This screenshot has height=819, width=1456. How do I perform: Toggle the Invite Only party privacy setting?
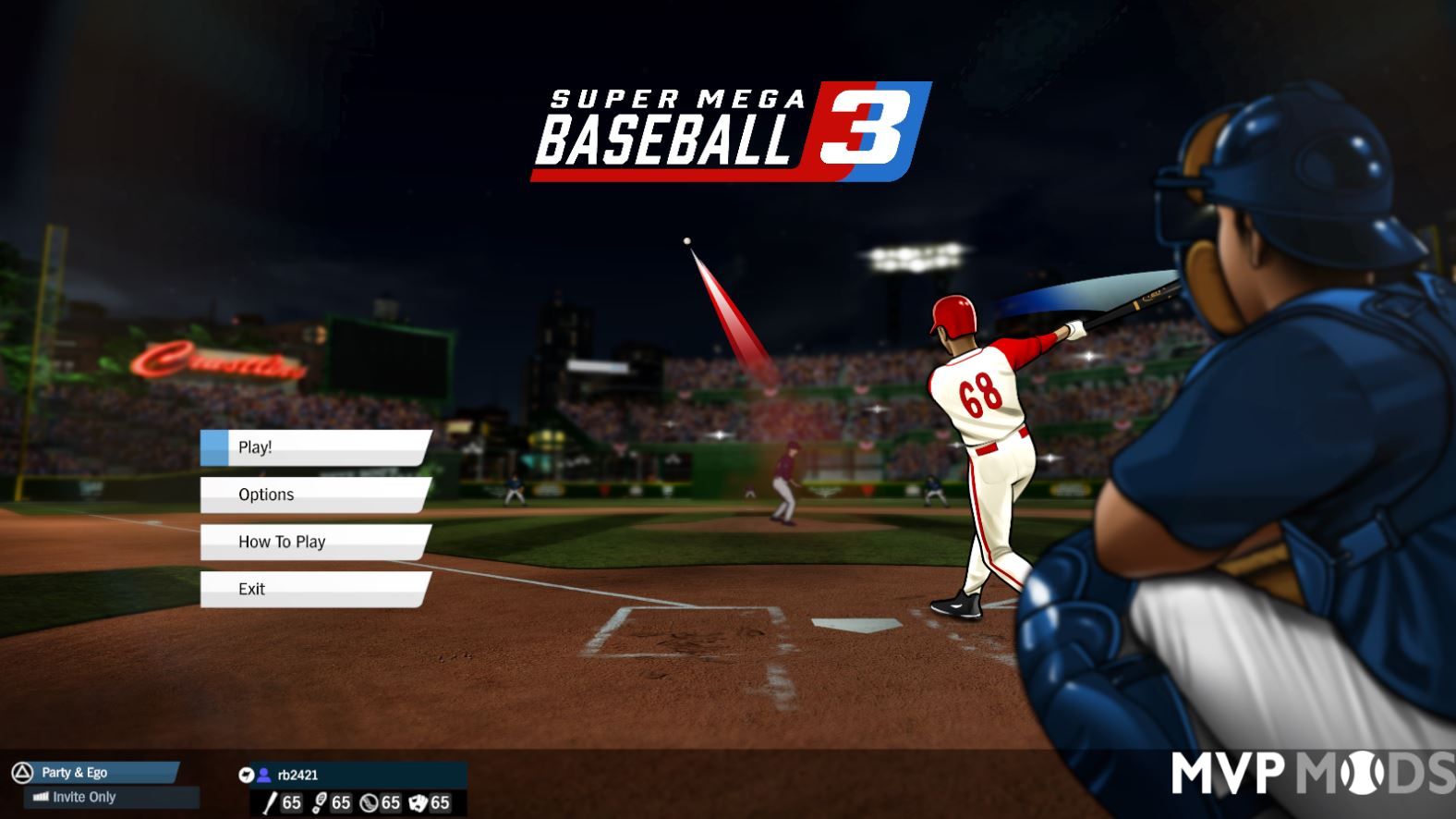pyautogui.click(x=90, y=797)
